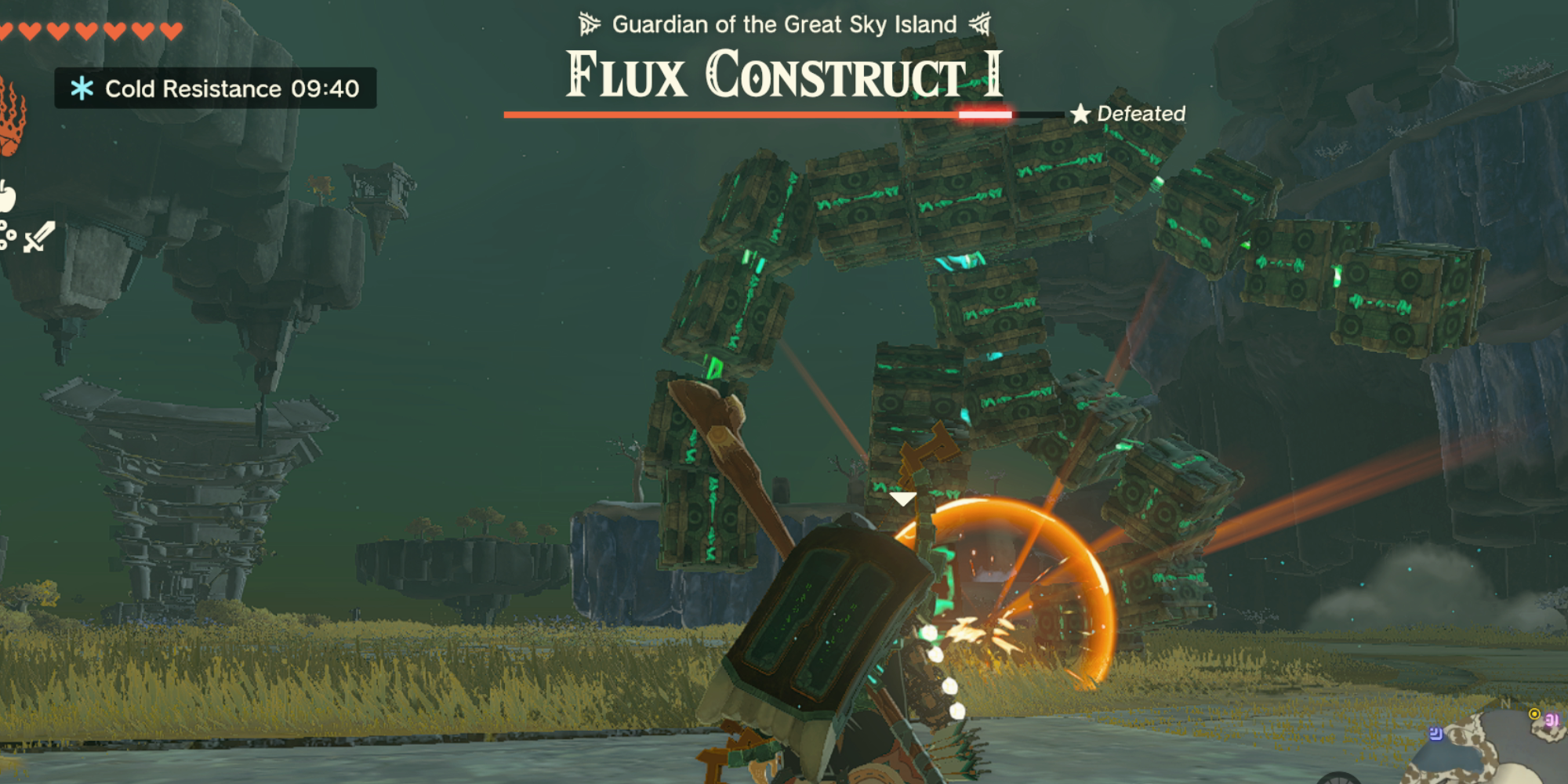
Task: Open the minimap
Action: point(1490,745)
